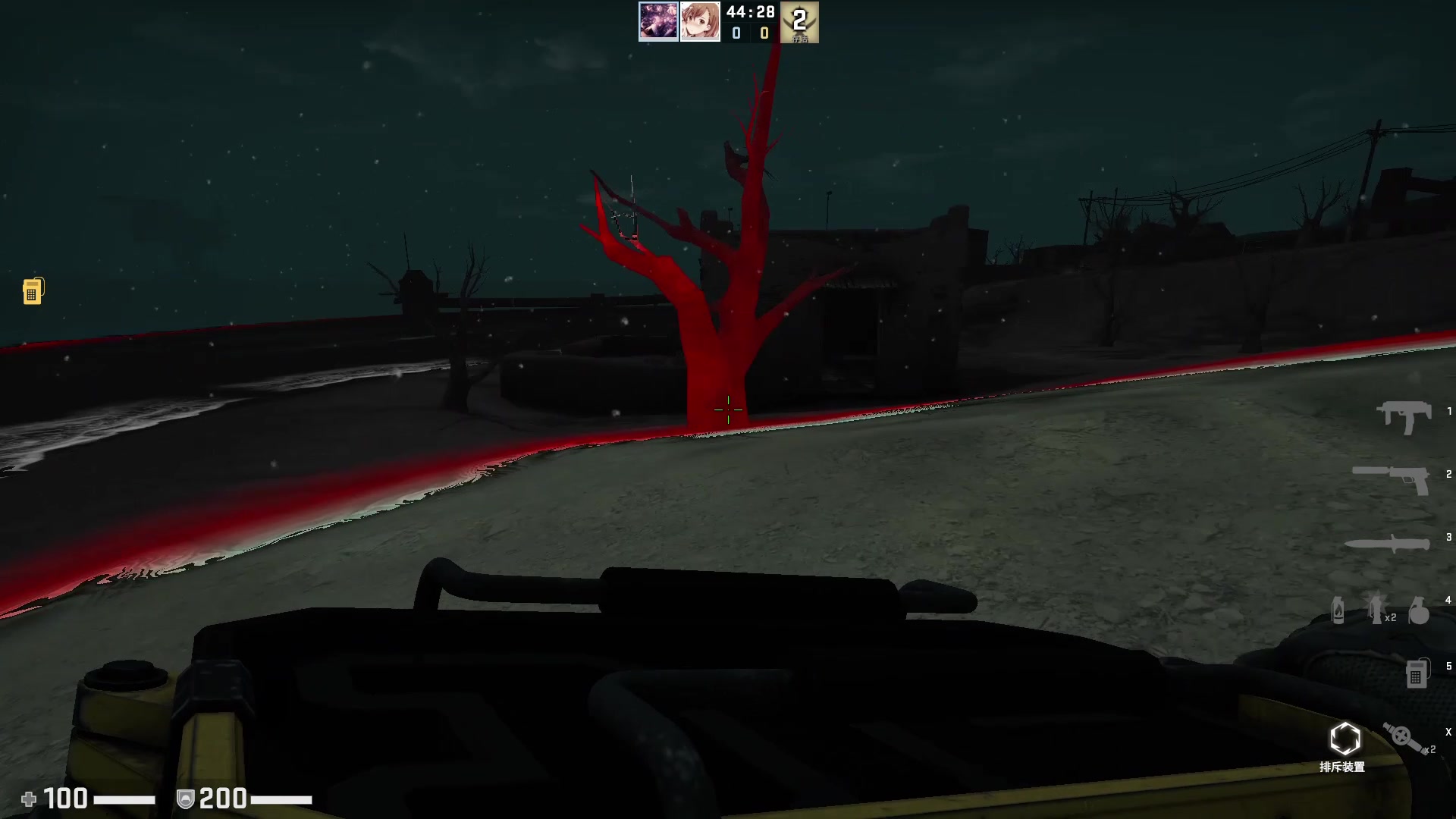Equip the knife shown in slot 3
The width and height of the screenshot is (1456, 819).
[x=1385, y=543]
